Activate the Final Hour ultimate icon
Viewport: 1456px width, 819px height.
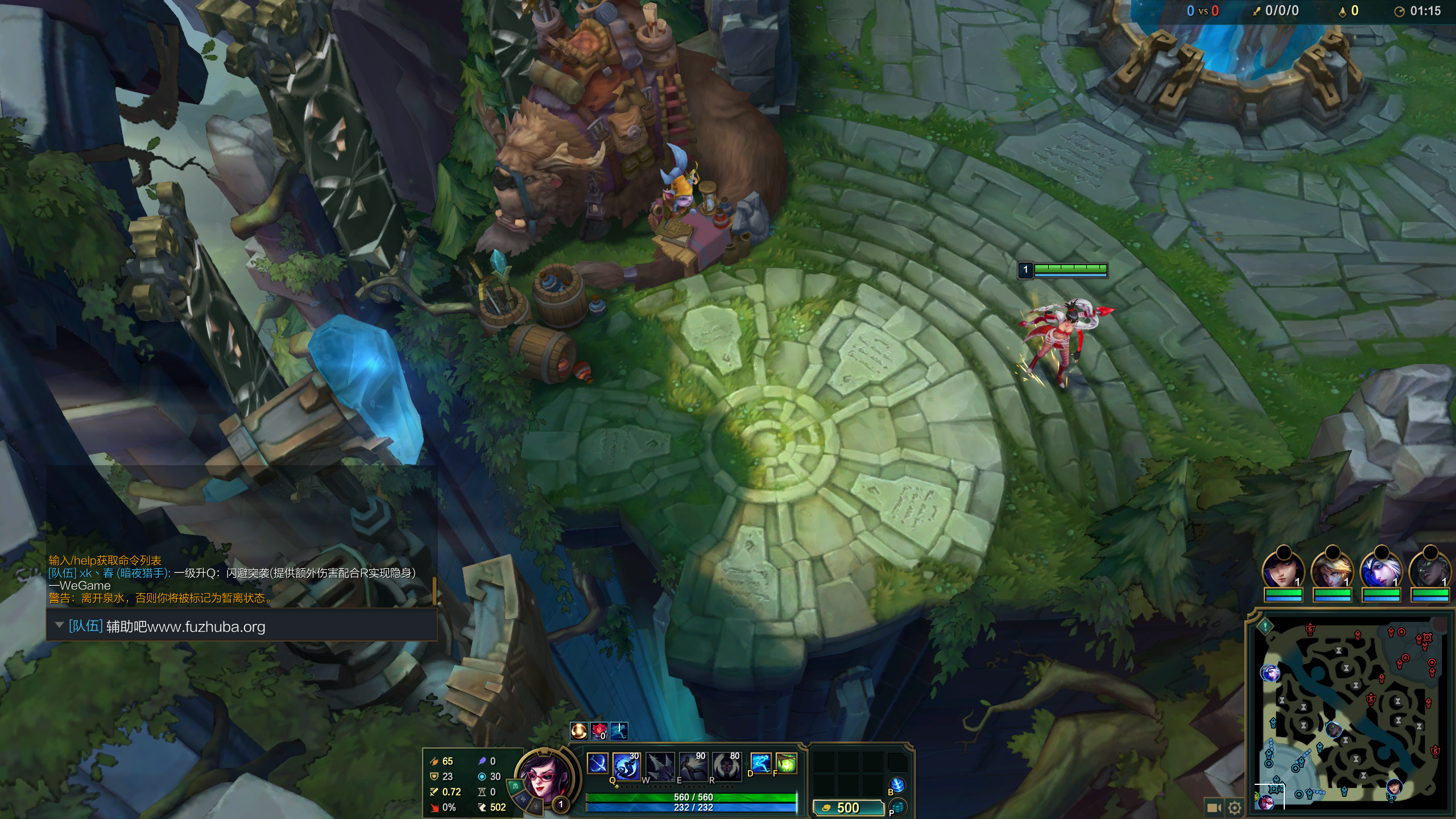[x=726, y=766]
